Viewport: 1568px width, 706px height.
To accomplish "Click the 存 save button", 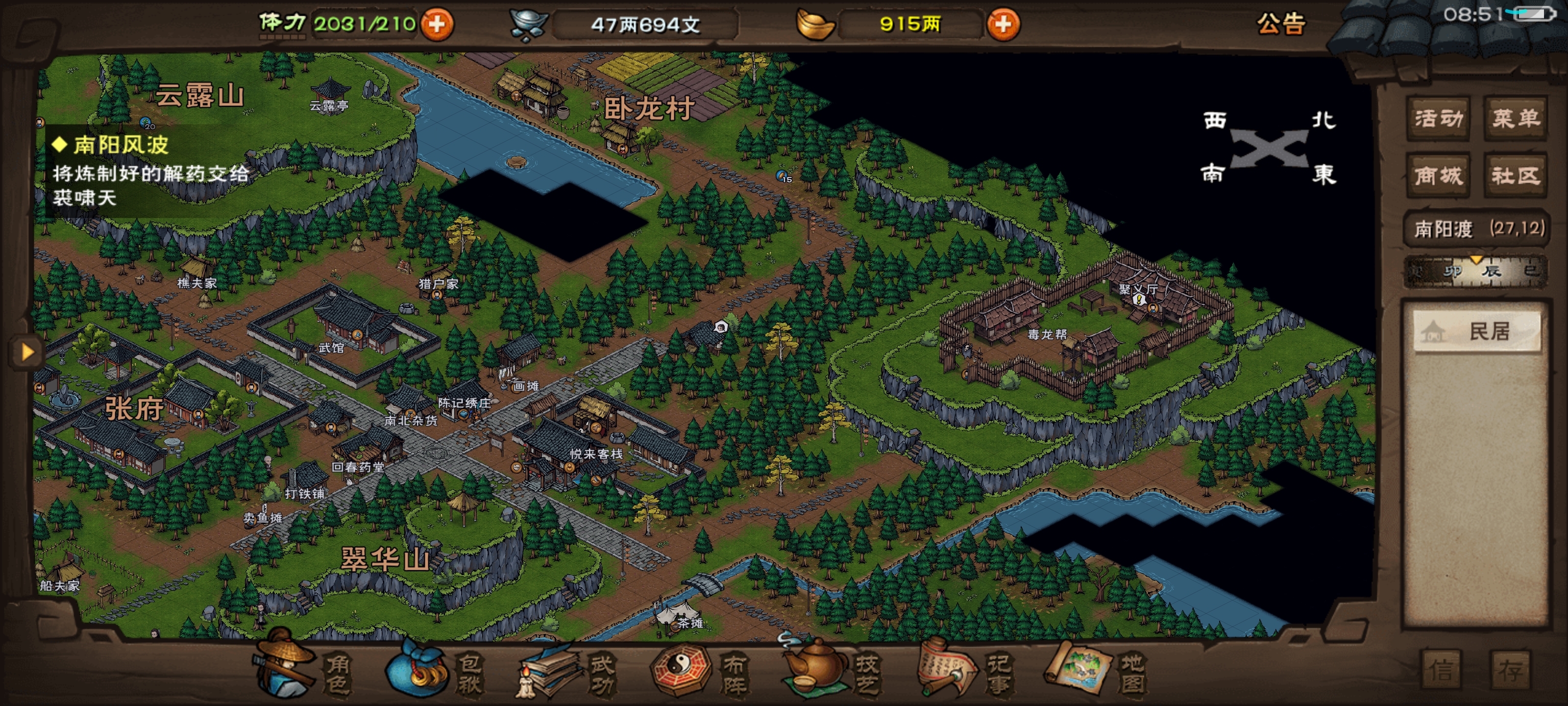I will 1510,671.
